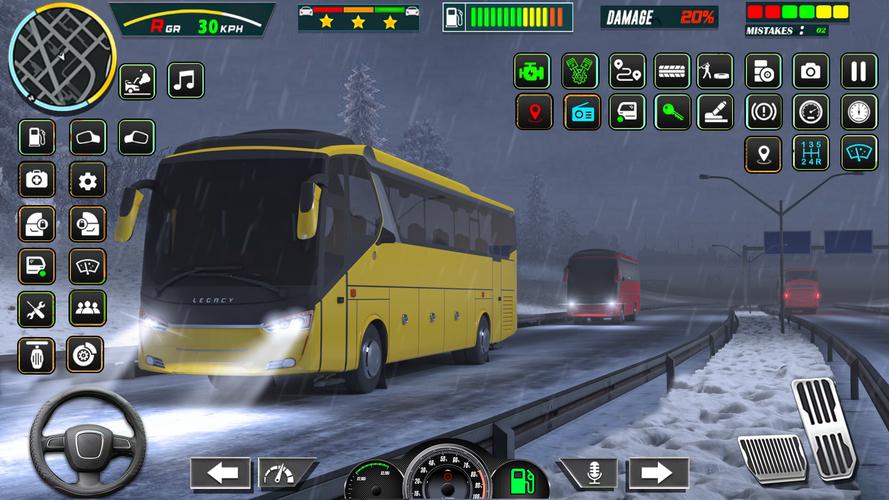Image resolution: width=889 pixels, height=500 pixels.
Task: Click the green engine icon
Action: (532, 71)
